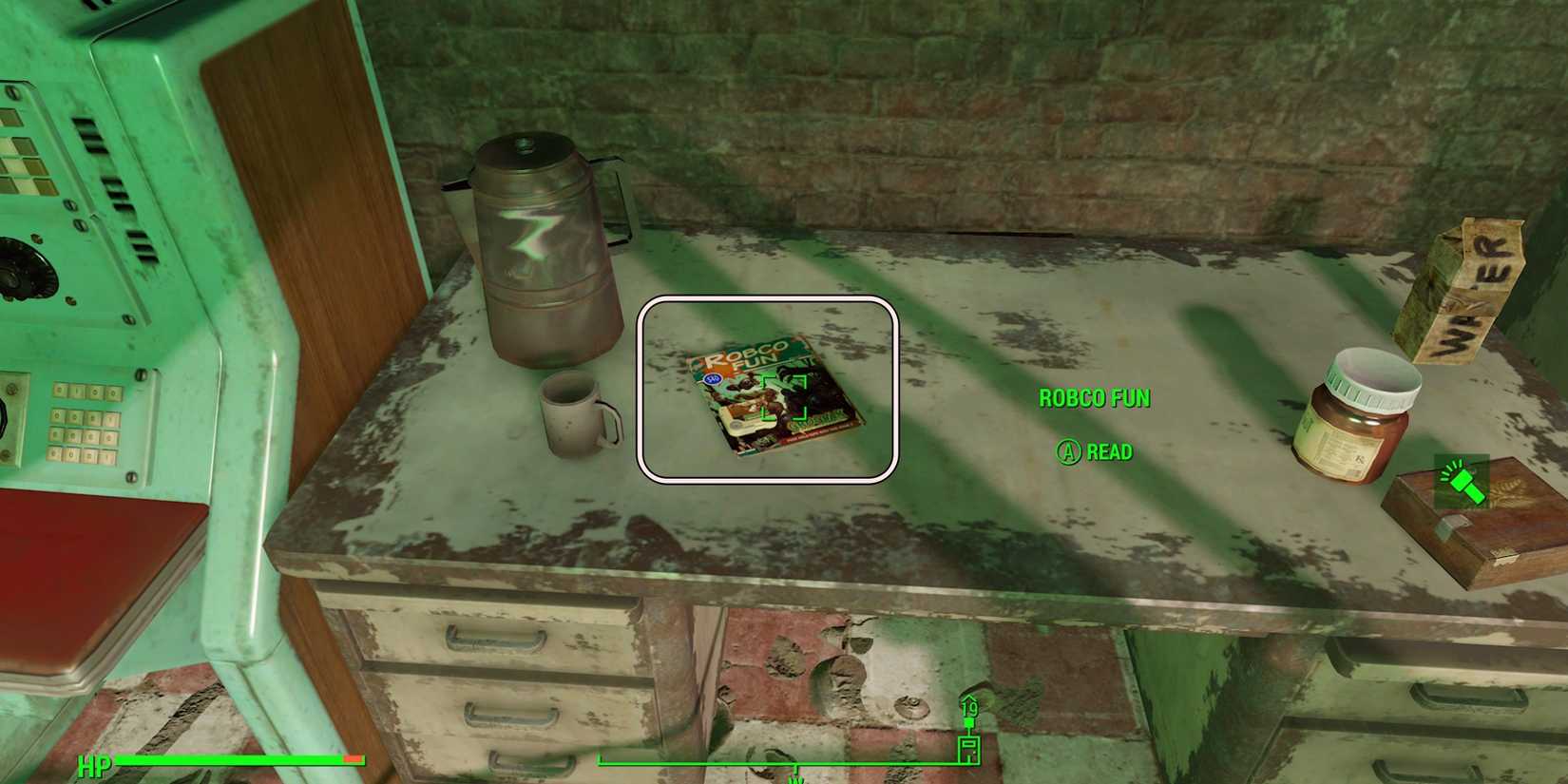This screenshot has height=784, width=1568.
Task: Click the coffee mug beside the percolator
Action: [571, 418]
